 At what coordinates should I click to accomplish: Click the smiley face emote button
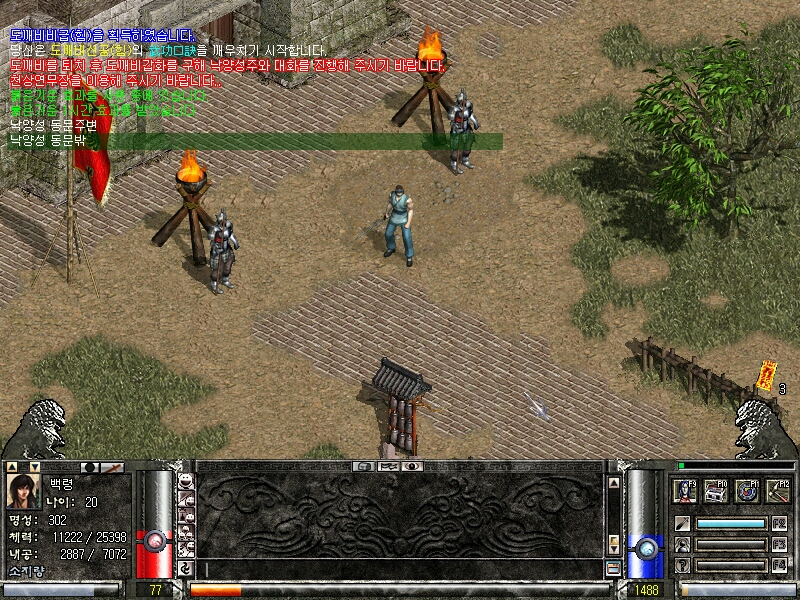point(186,478)
